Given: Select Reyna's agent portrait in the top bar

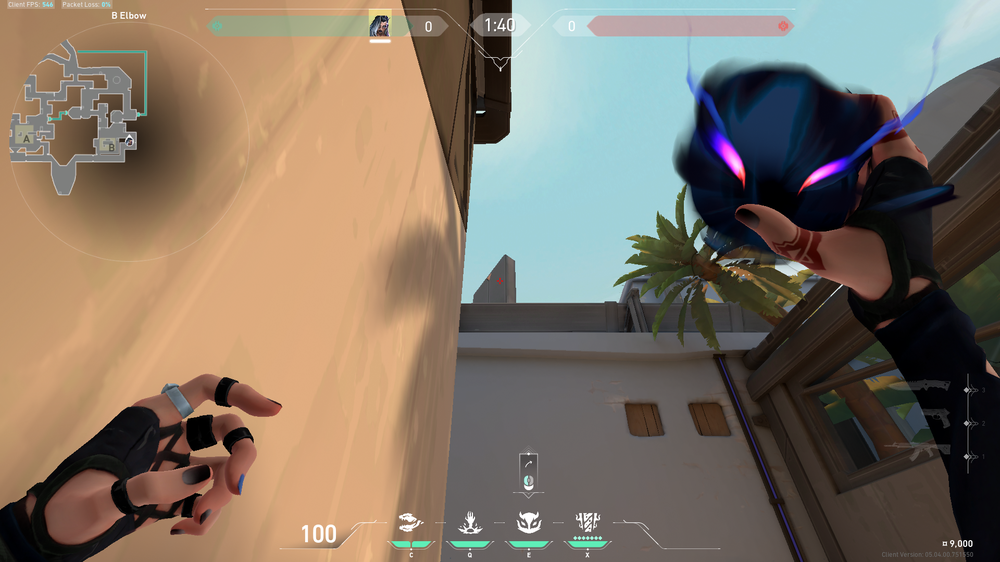Looking at the screenshot, I should coord(380,25).
